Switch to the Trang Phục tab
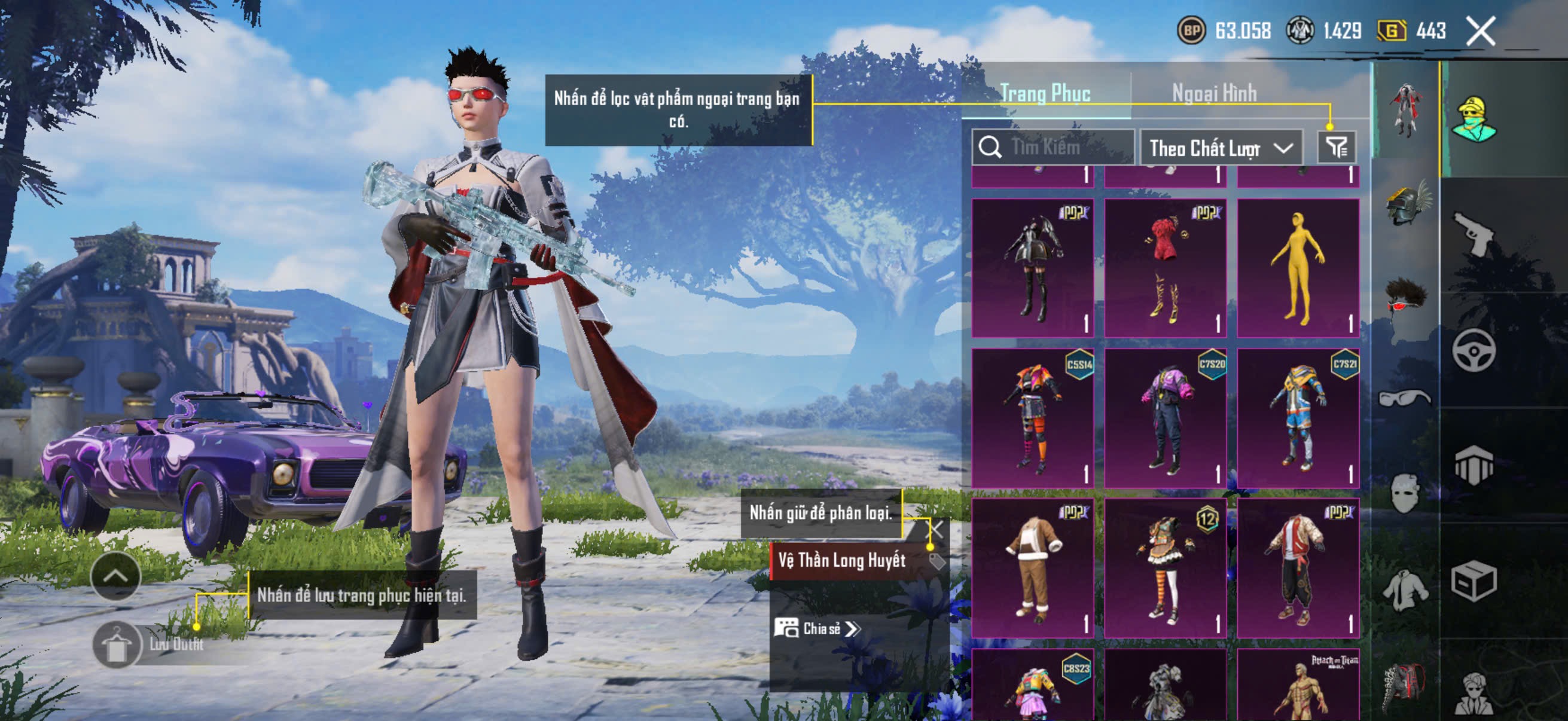The height and width of the screenshot is (721, 1568). [x=1045, y=93]
